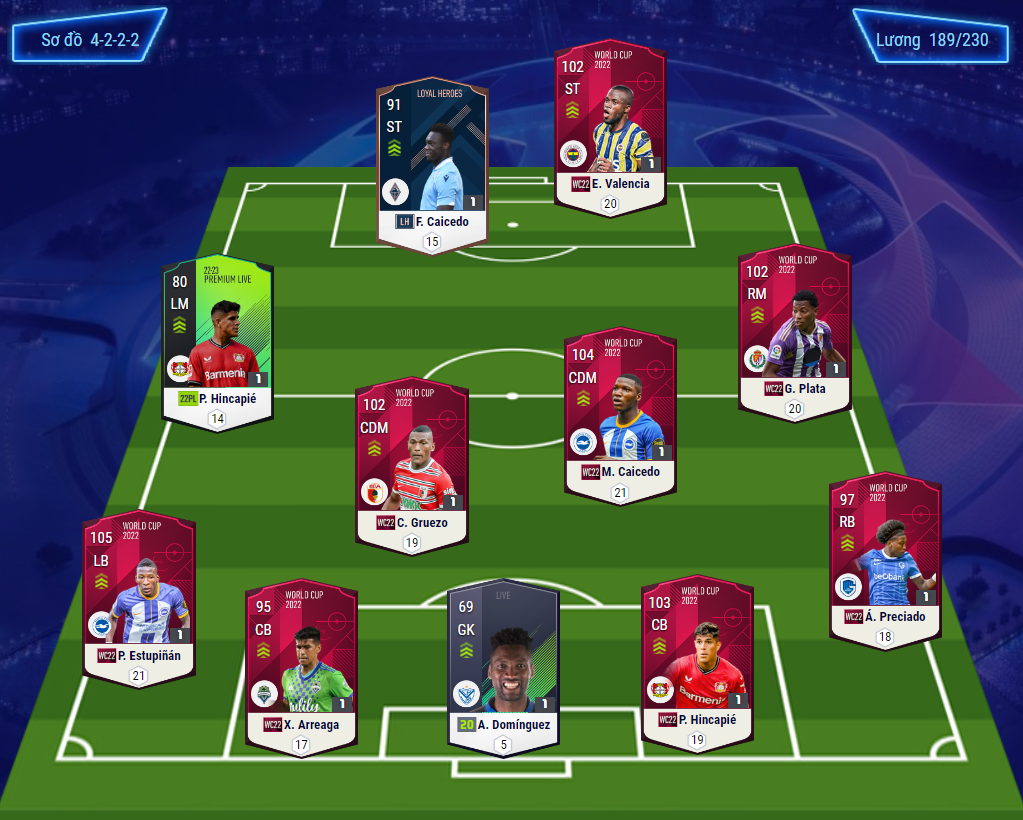This screenshot has width=1023, height=820.
Task: Click the X. Arreaga centre back card
Action: pos(301,665)
